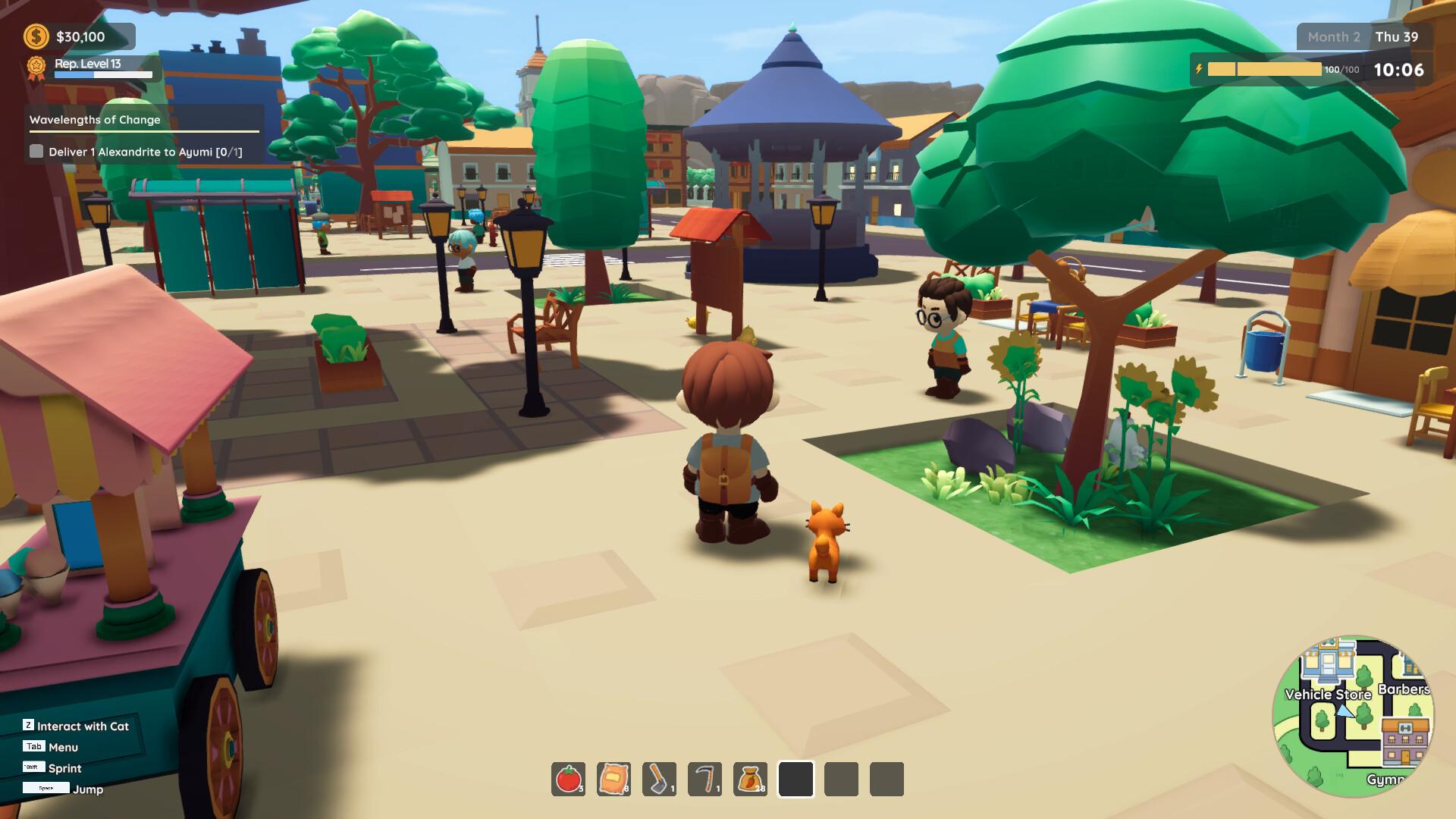Select the tomato hotbar slot
The width and height of the screenshot is (1456, 819).
[568, 779]
